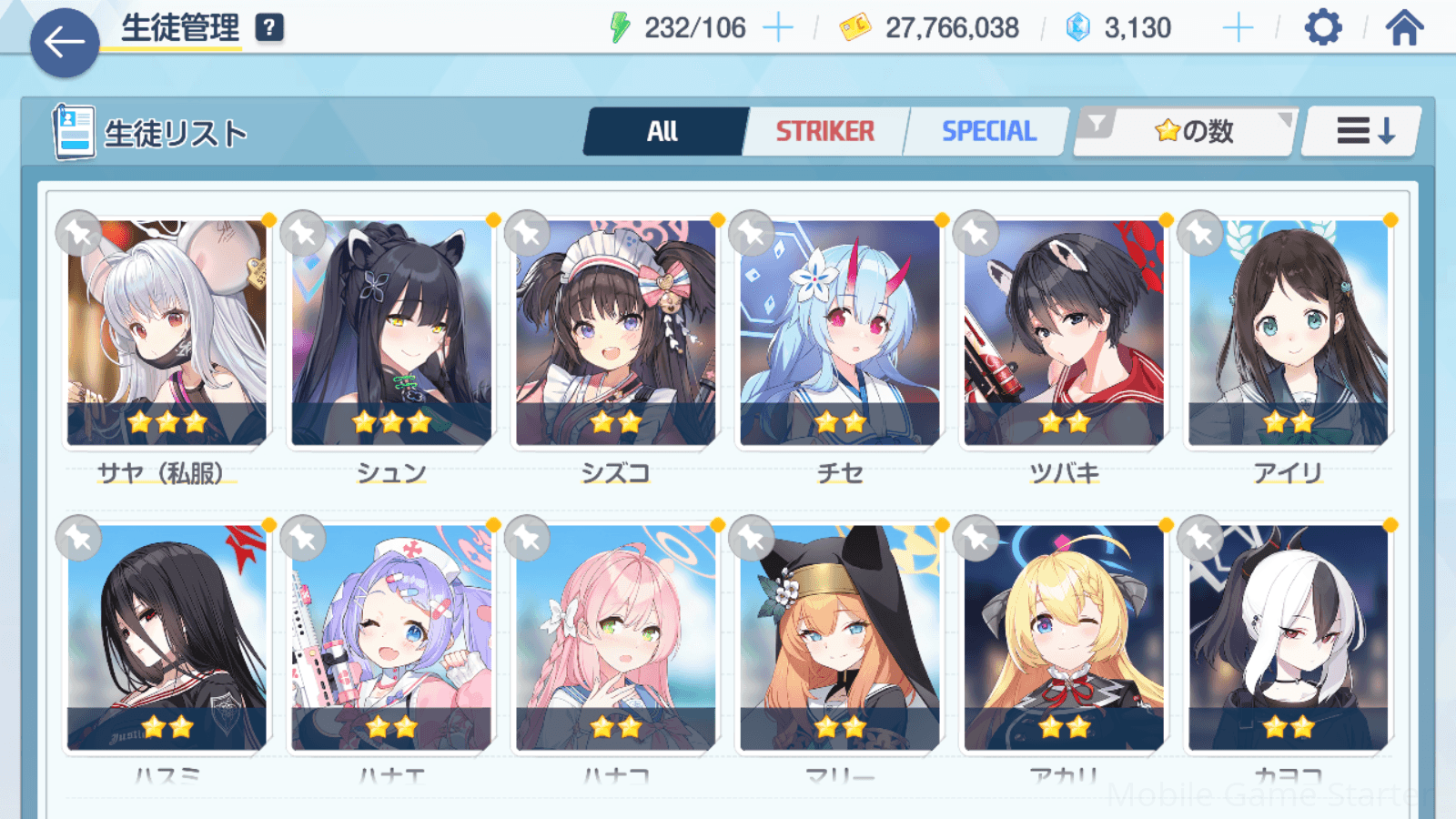Show only STRIKER students

tap(824, 132)
